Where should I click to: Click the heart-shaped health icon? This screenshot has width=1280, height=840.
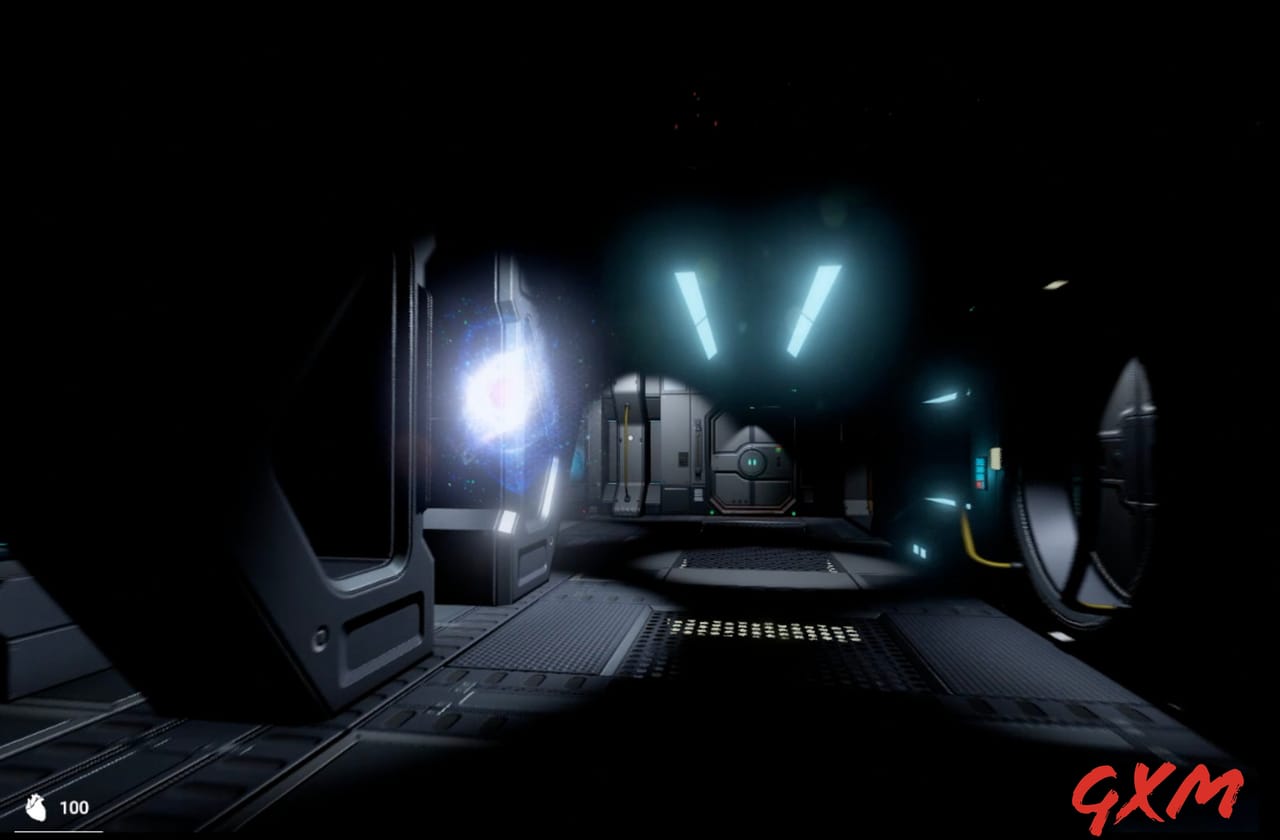(37, 807)
